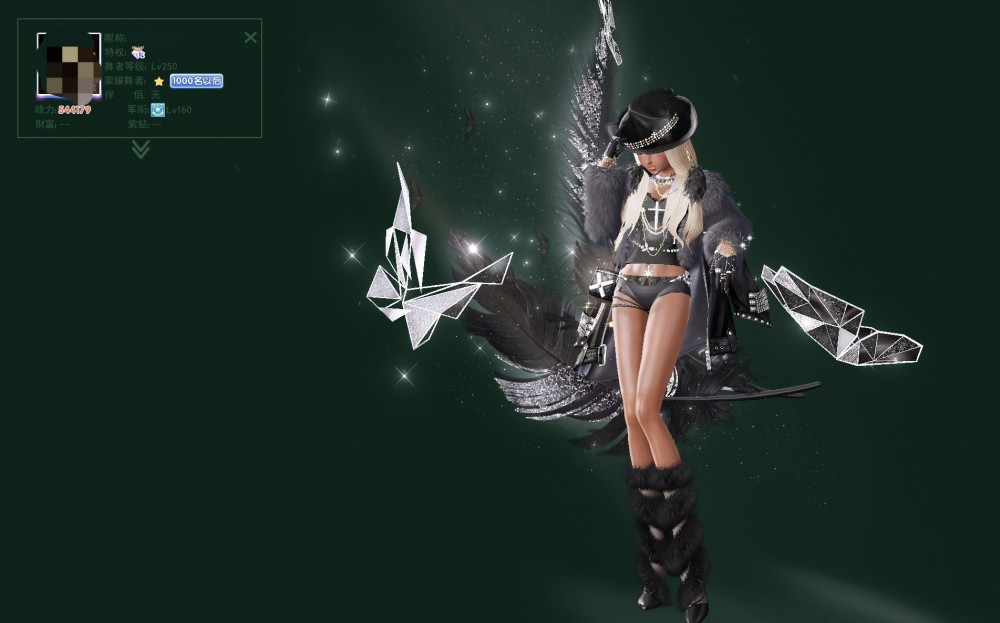Expand the info panel with double-down arrow
1000x623 pixels.
coord(141,149)
